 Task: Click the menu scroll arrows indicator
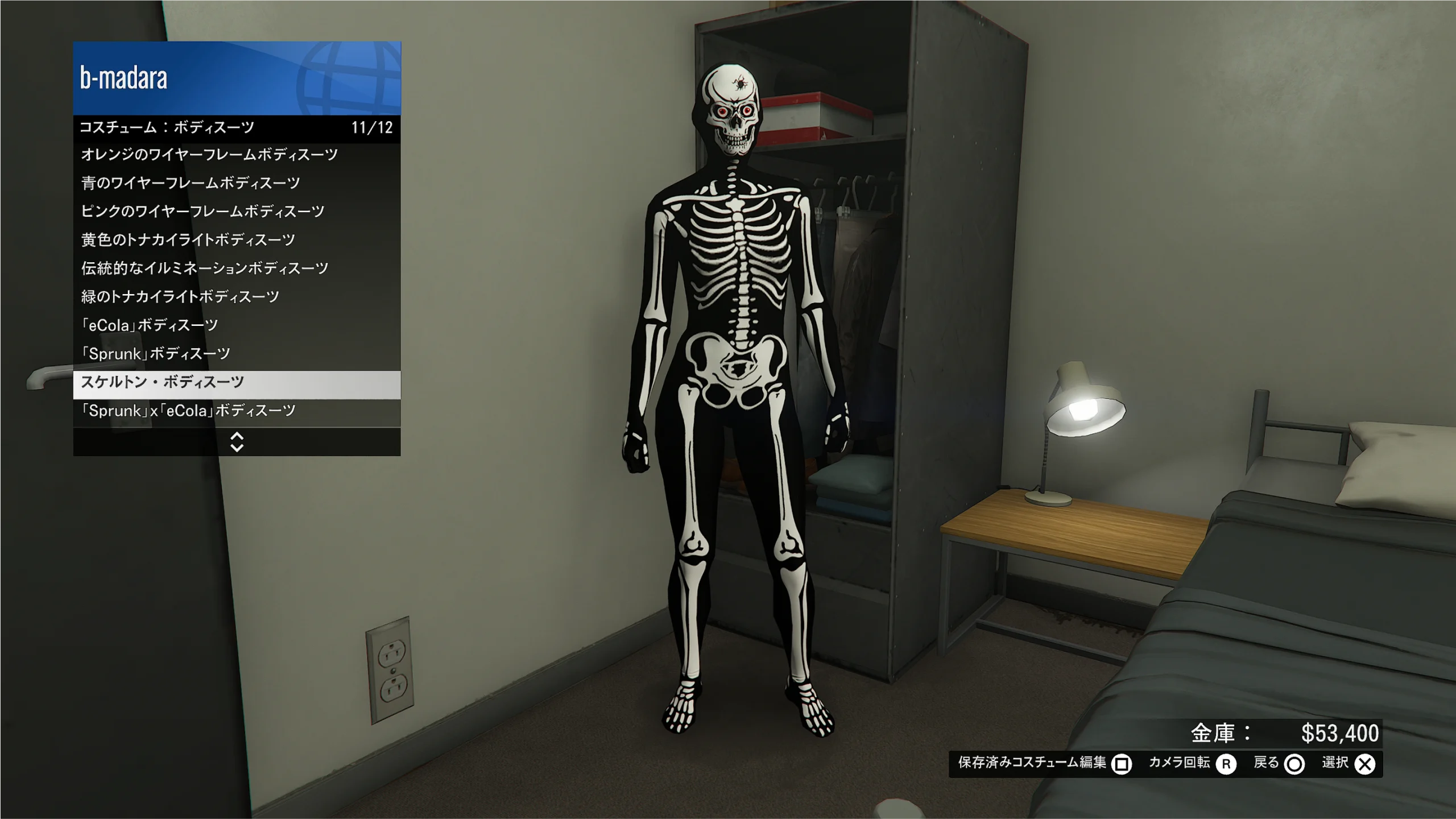[237, 442]
